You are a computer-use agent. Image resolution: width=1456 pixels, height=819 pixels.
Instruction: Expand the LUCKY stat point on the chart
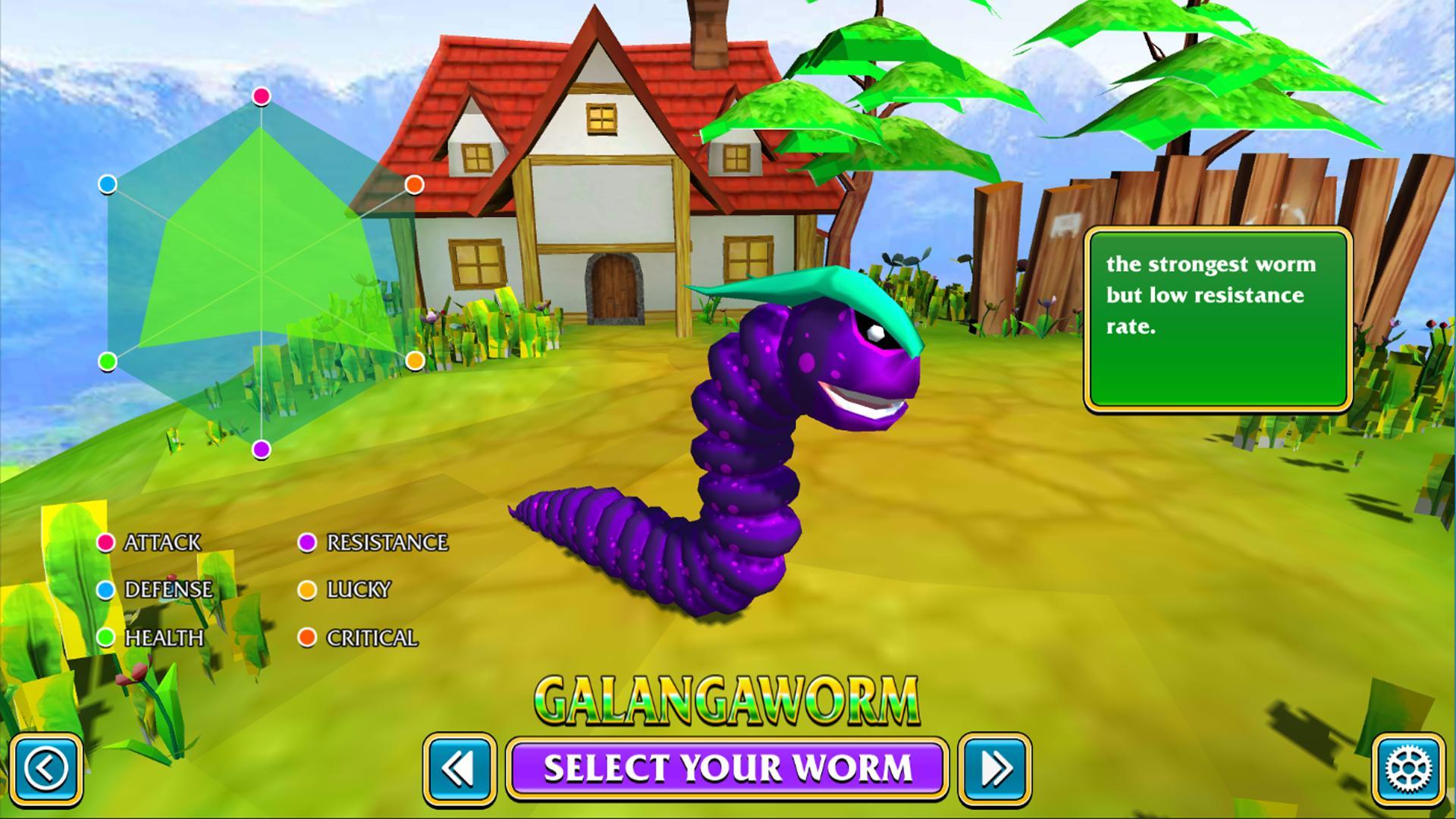(414, 359)
